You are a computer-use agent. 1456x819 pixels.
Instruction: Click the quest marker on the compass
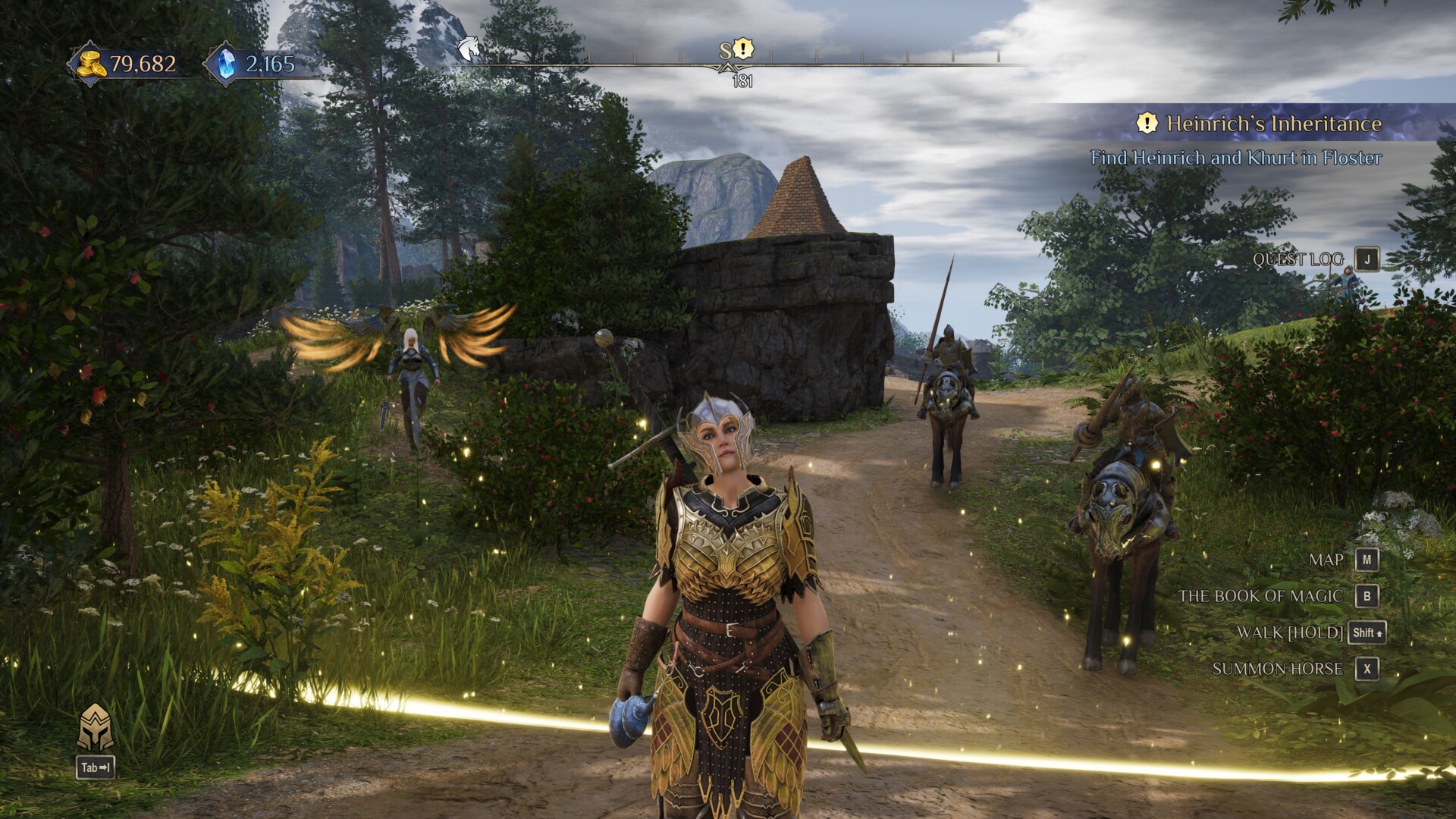(744, 49)
